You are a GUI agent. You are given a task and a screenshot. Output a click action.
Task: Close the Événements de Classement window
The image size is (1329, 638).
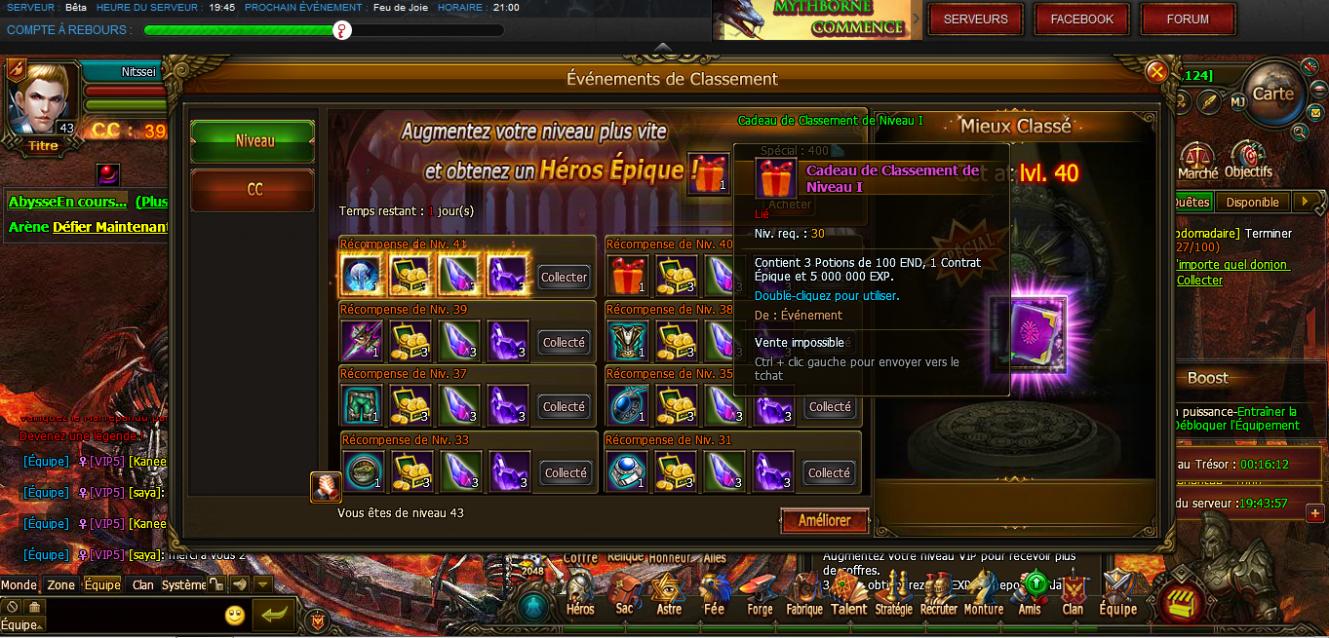point(1156,71)
